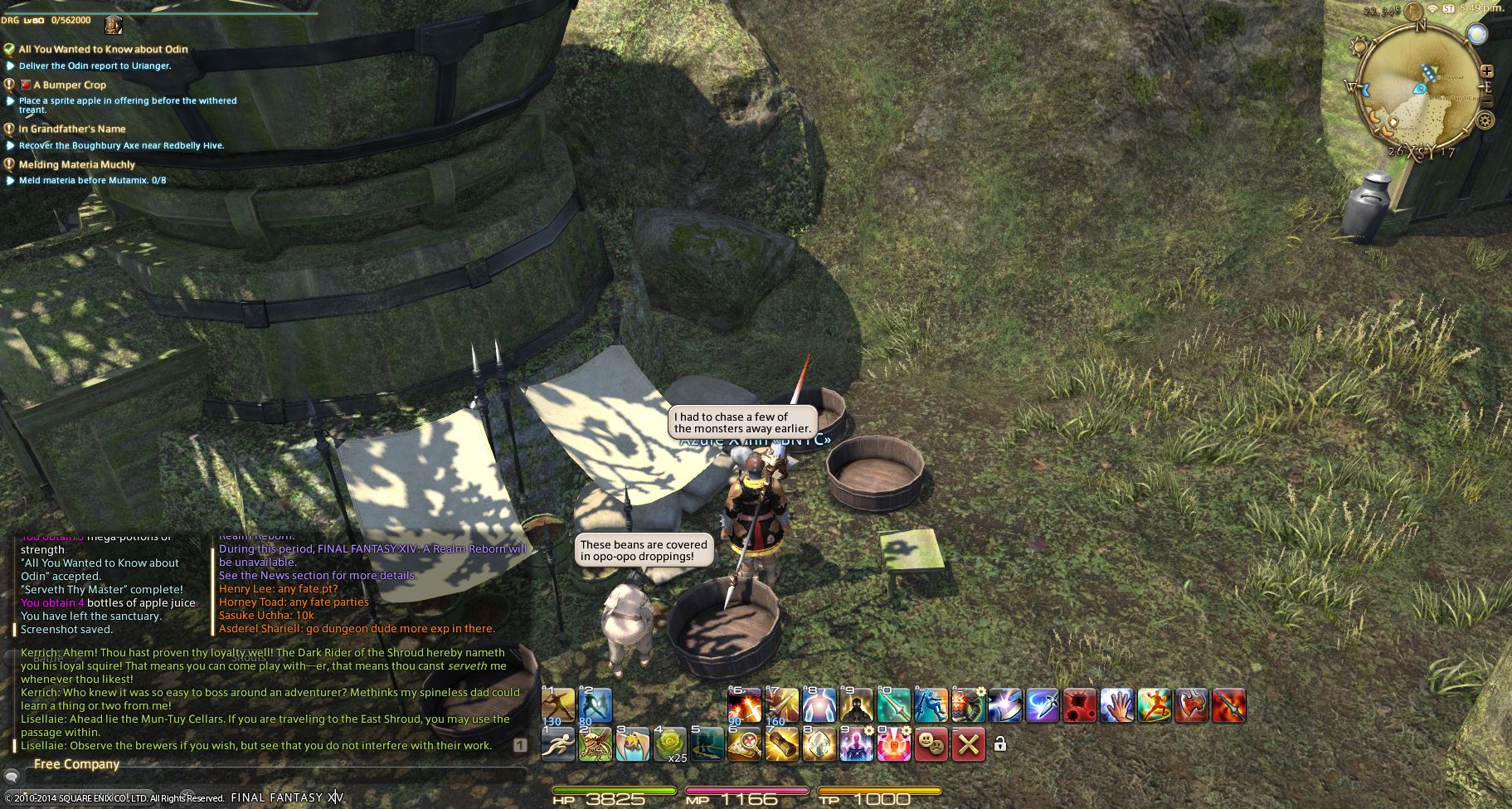Open the "All You Wanted to Know about Odin" quest
This screenshot has width=1512, height=809.
(103, 50)
